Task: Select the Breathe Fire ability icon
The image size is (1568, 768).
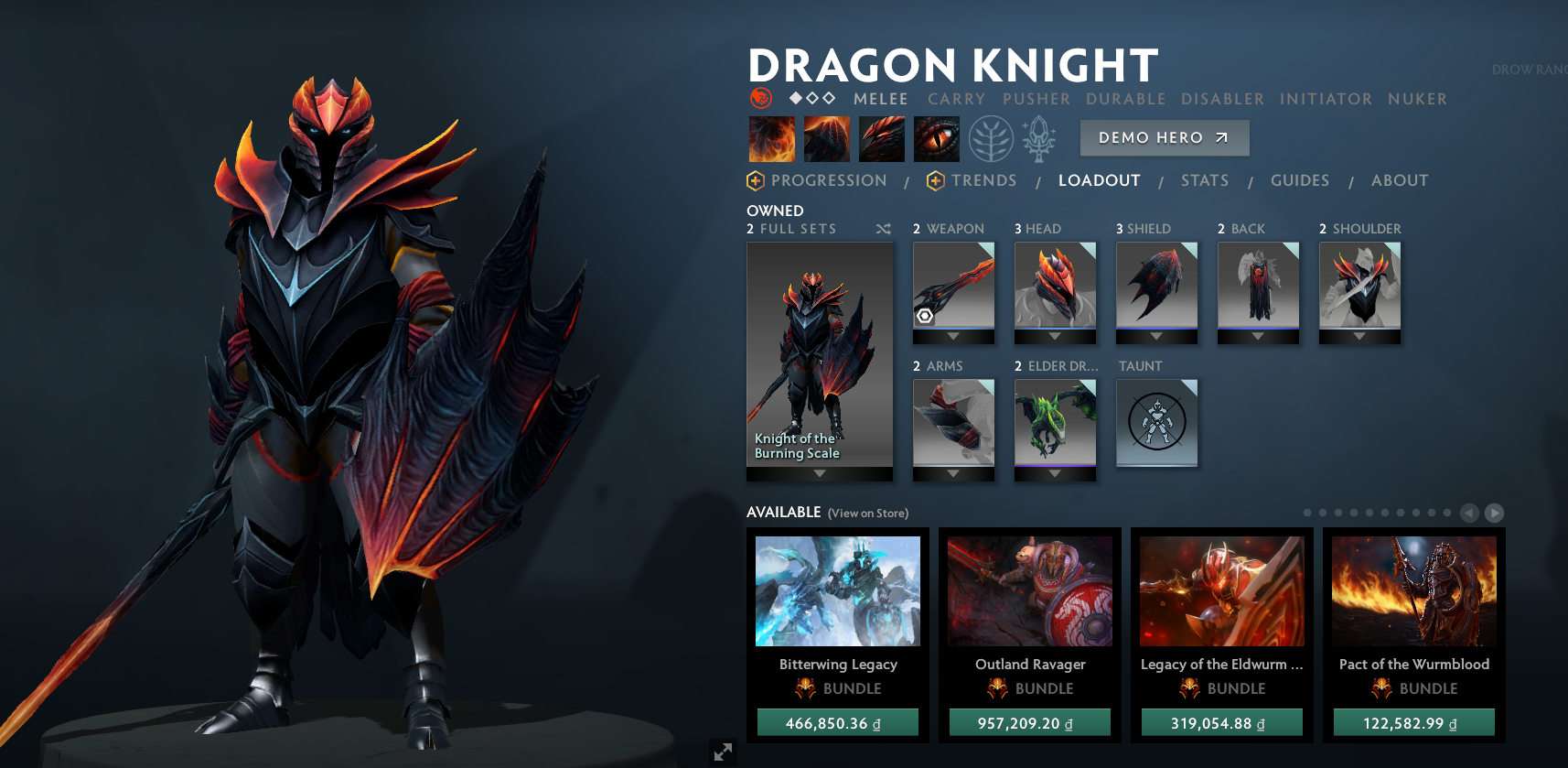Action: (771, 138)
